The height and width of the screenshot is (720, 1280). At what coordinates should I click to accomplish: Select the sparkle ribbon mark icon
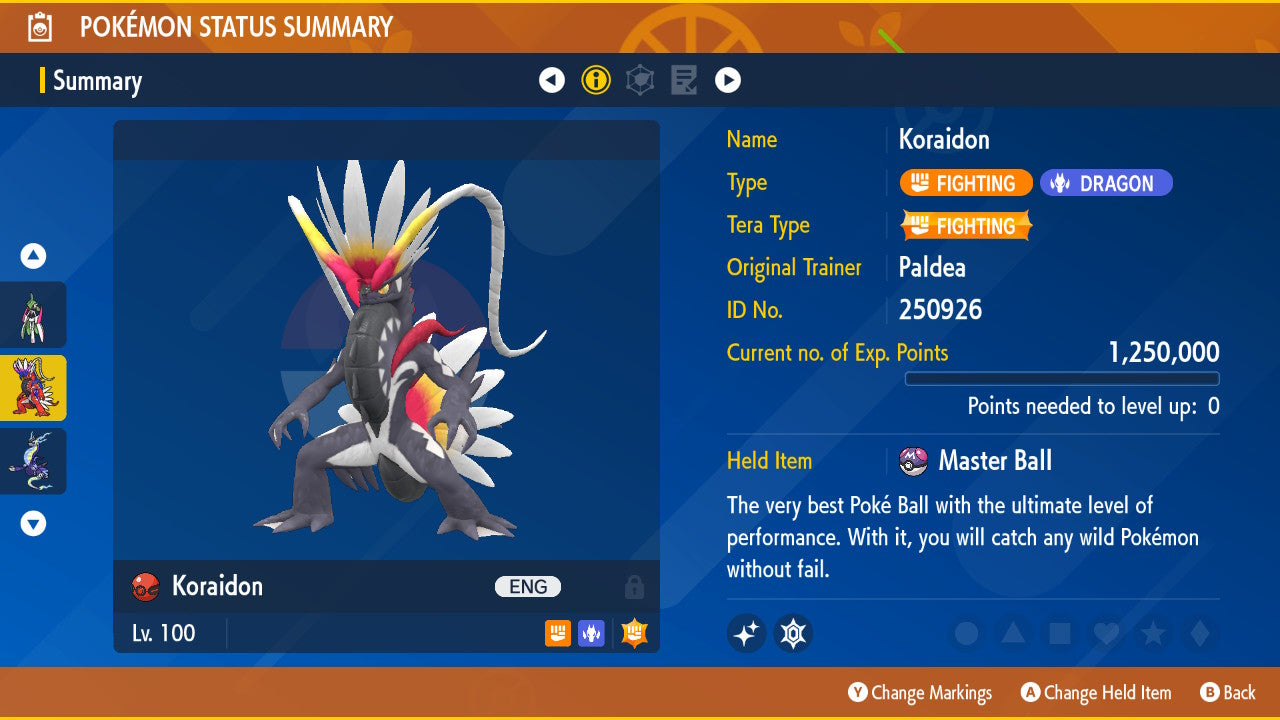click(746, 633)
